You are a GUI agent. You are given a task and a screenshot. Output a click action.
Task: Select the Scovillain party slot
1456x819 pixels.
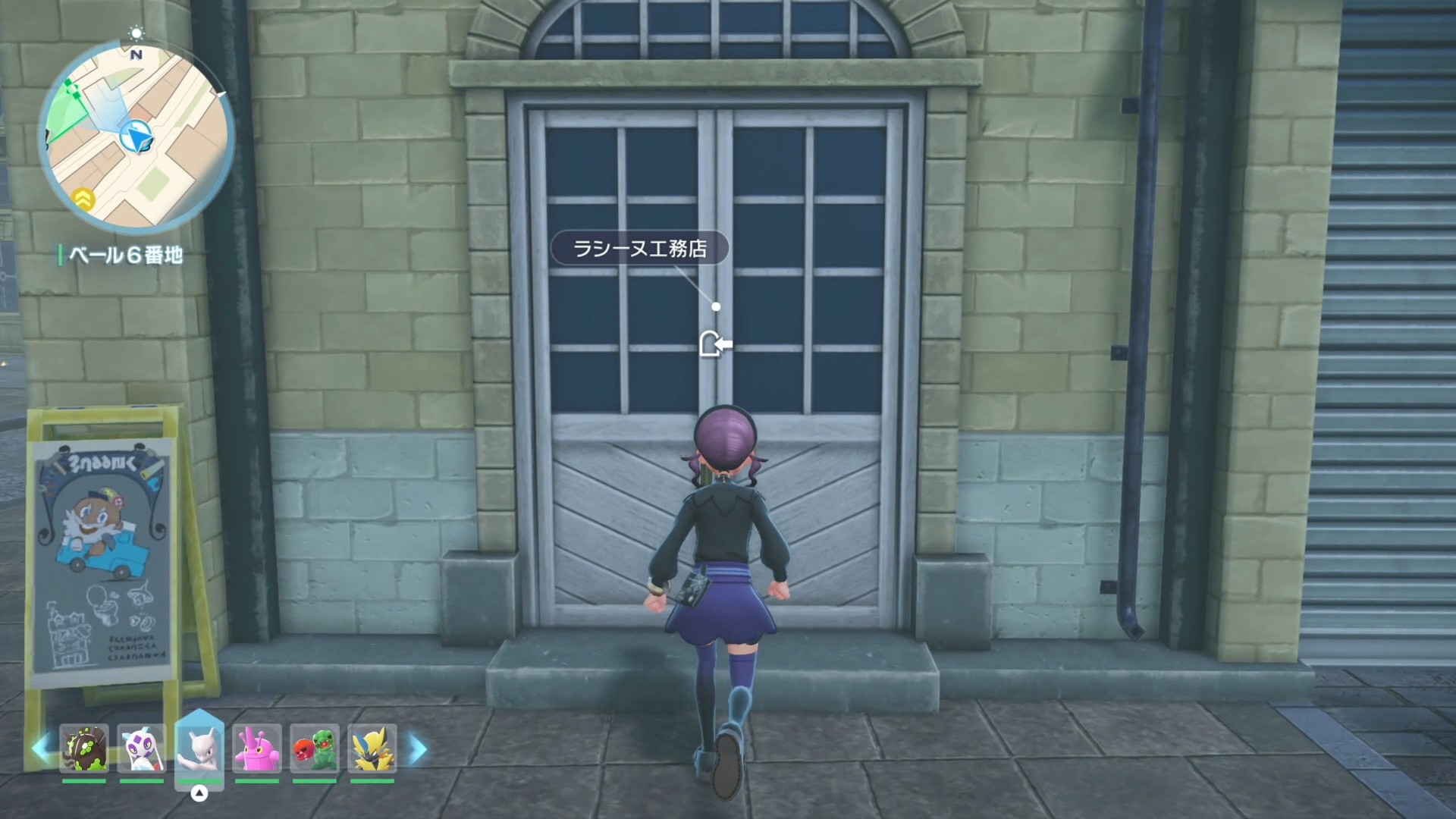tap(315, 748)
